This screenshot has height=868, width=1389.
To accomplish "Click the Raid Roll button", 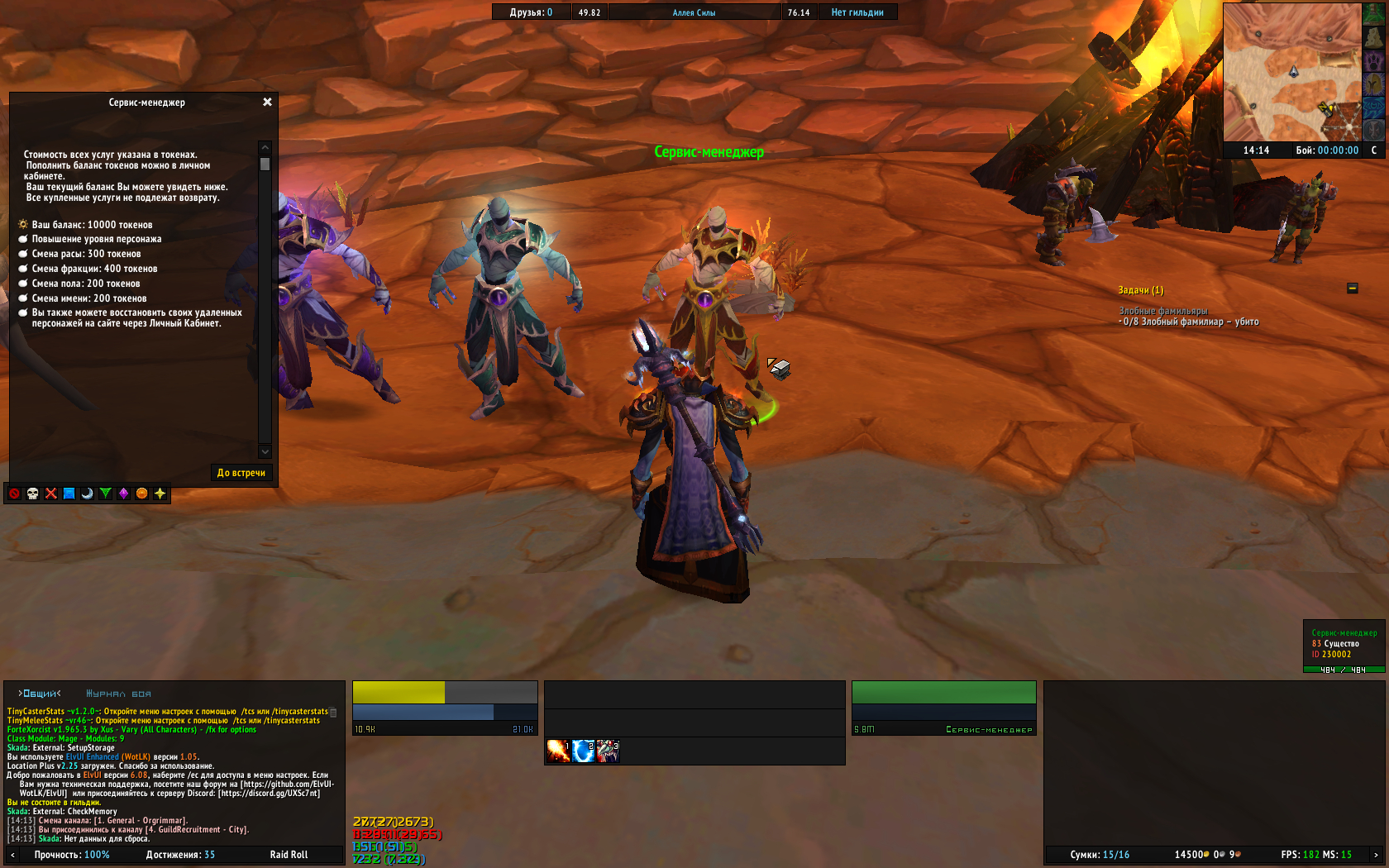I will [289, 855].
